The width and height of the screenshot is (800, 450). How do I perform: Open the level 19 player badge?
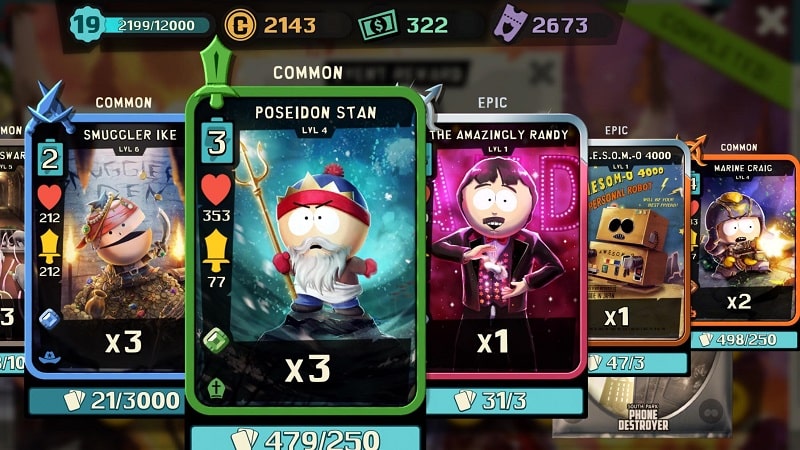click(x=87, y=25)
